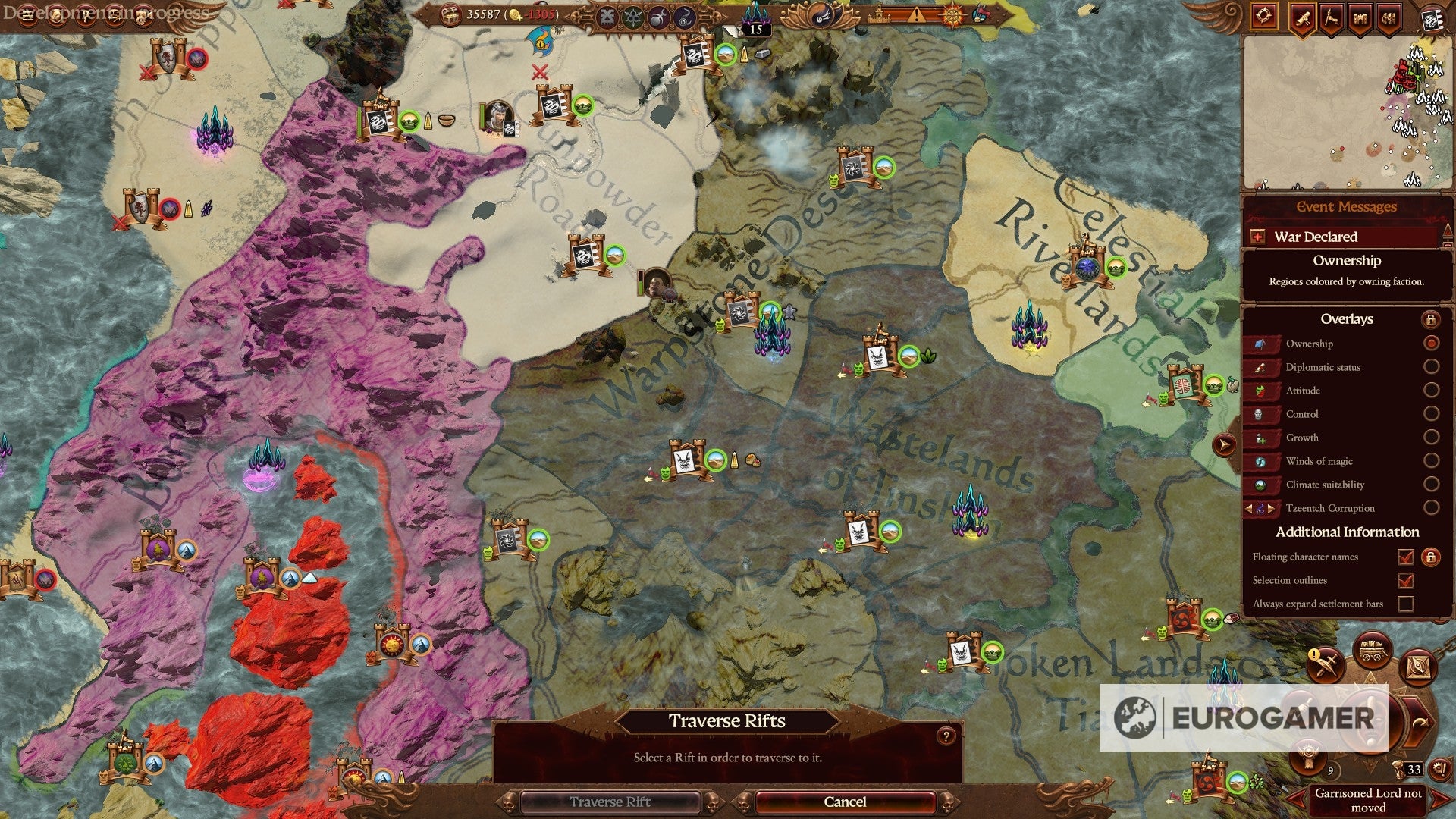Enable Always expand settlement bars checkbox
The image size is (1456, 819).
pyautogui.click(x=1407, y=604)
